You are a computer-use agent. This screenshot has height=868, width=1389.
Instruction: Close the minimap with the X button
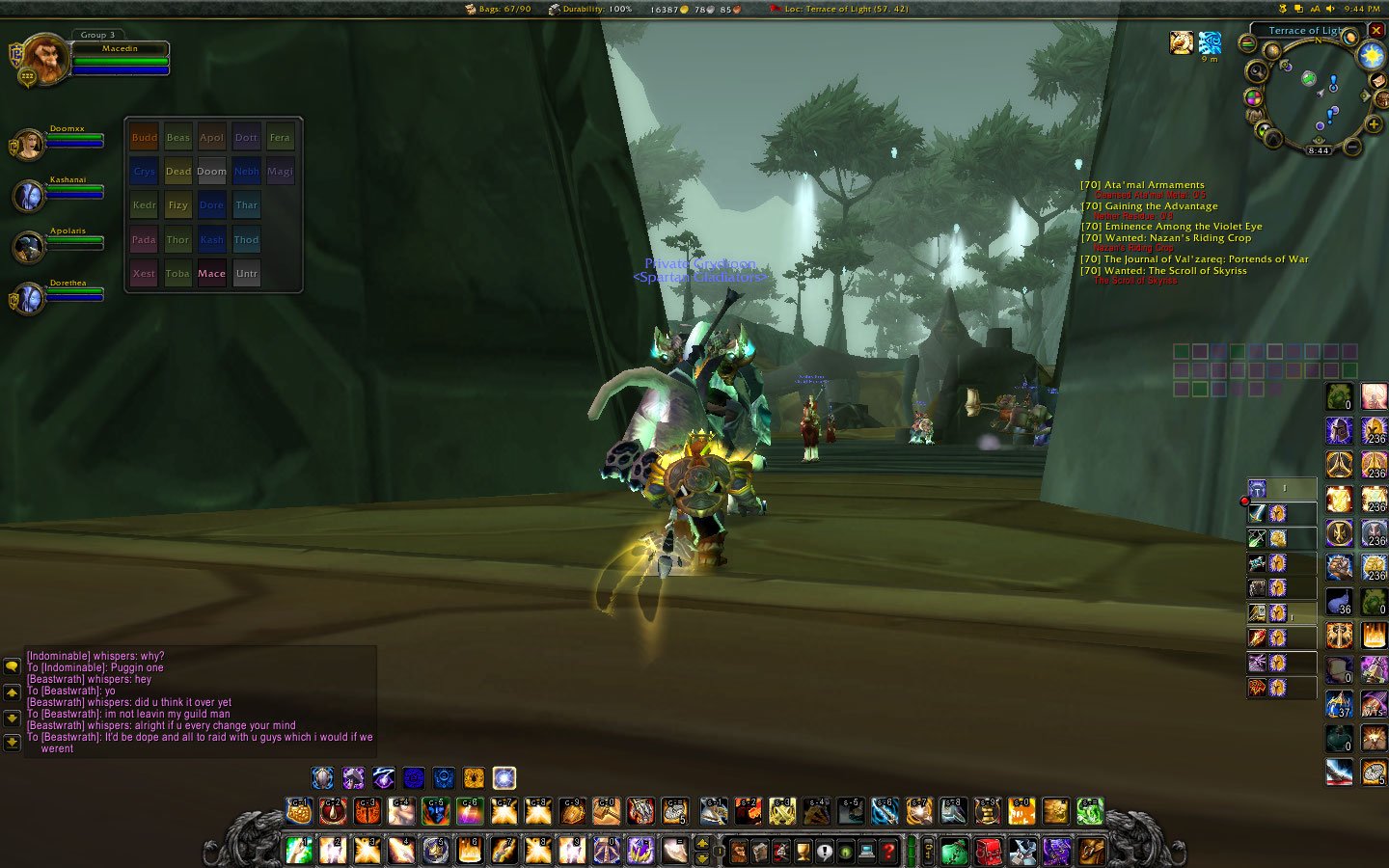pyautogui.click(x=1376, y=30)
